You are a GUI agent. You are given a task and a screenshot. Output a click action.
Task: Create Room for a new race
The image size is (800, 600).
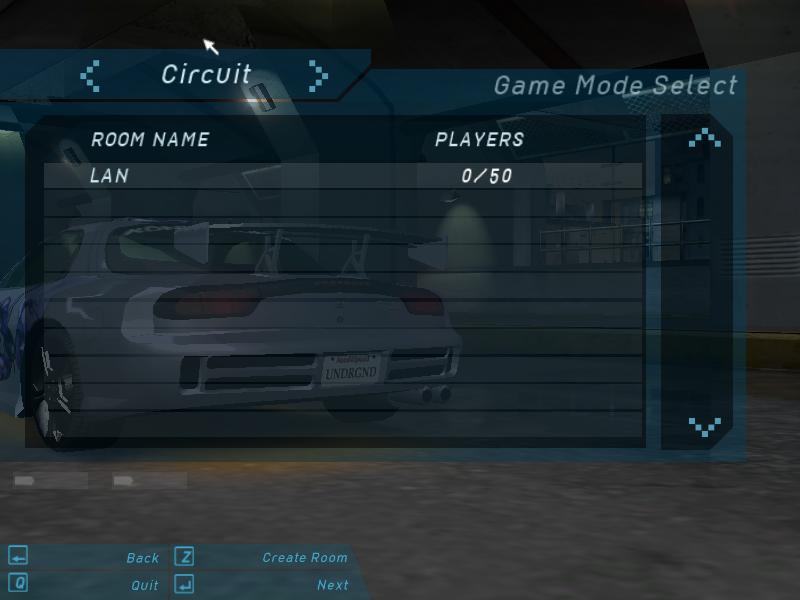[x=304, y=558]
